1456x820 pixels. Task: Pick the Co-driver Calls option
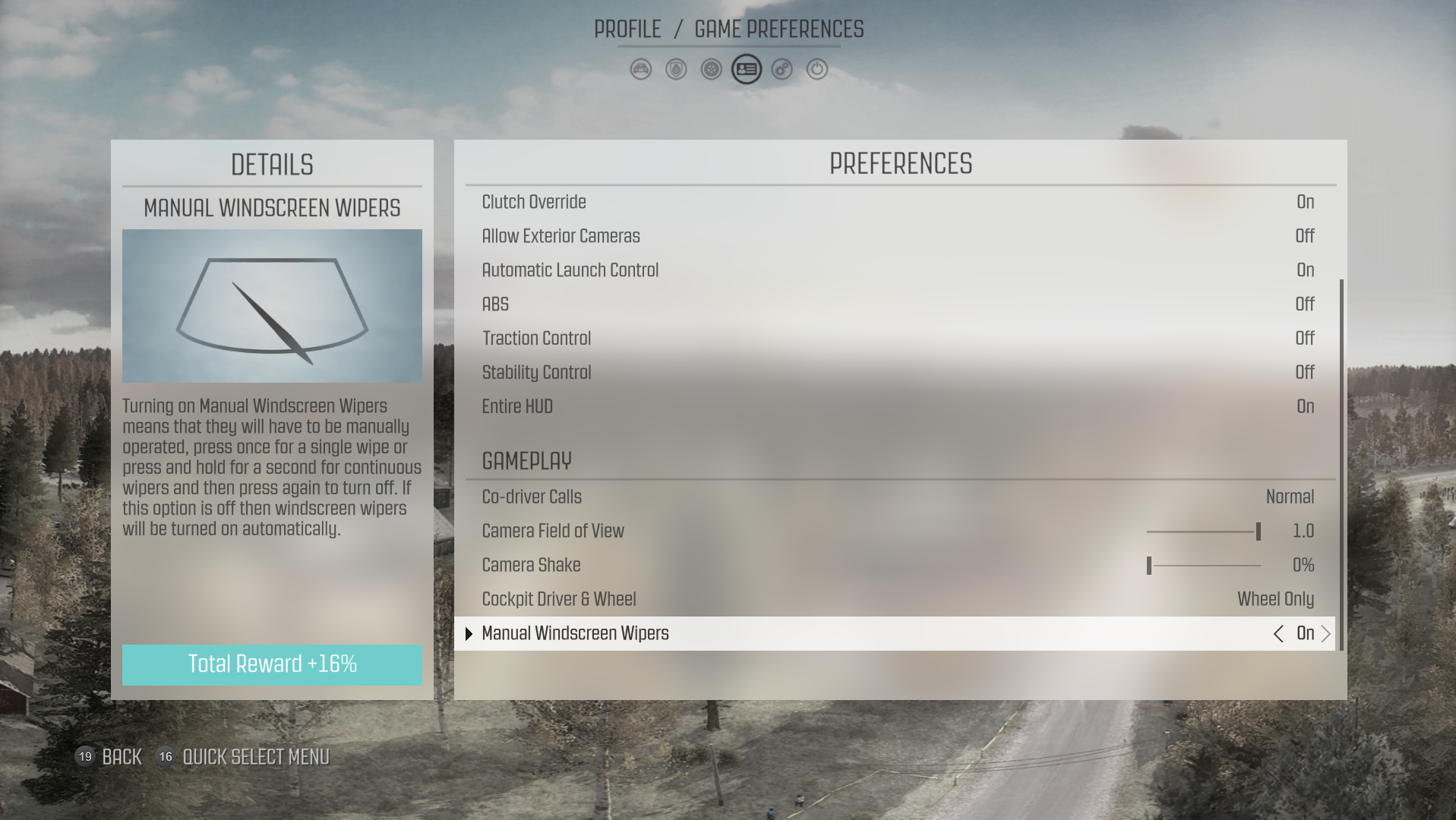(x=898, y=497)
